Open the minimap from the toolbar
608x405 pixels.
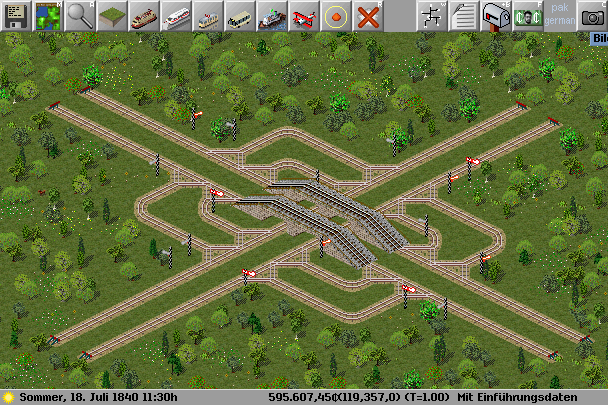click(x=47, y=15)
